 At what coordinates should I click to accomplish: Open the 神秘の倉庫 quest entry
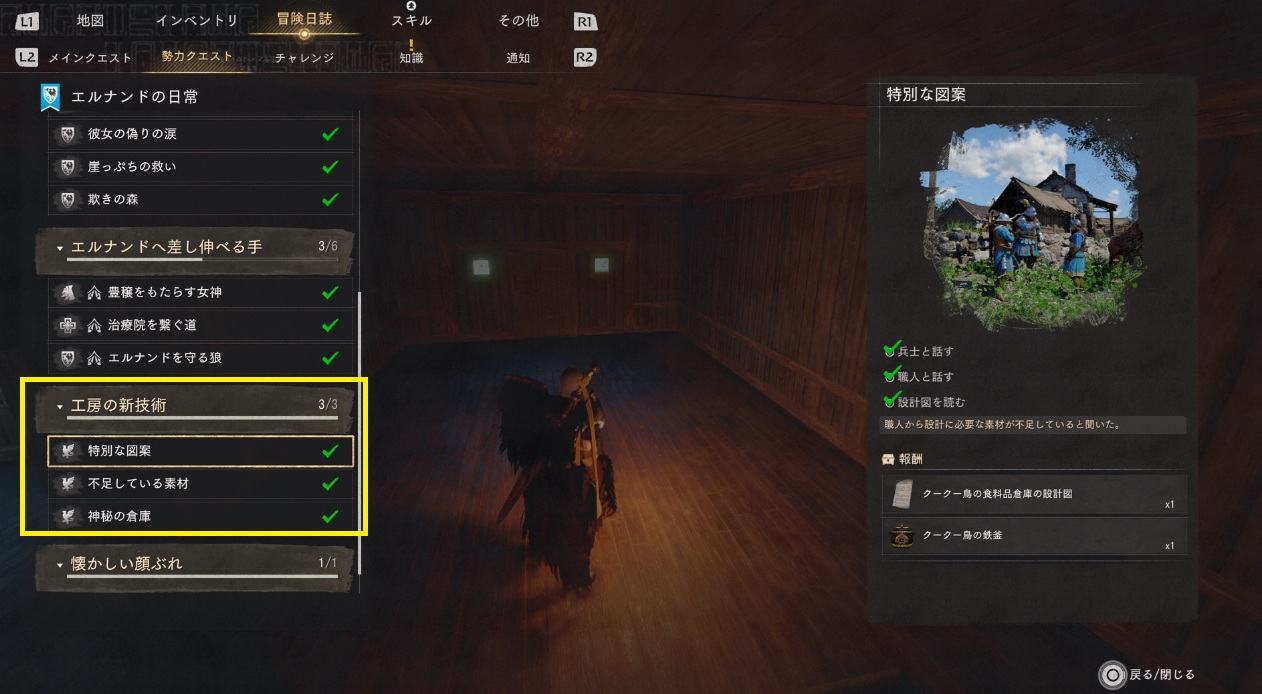(200, 517)
